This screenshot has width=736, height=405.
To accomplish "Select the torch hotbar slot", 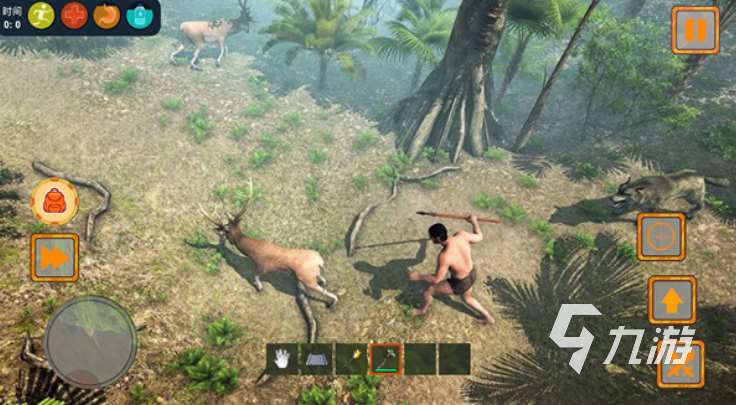I will click(x=352, y=358).
